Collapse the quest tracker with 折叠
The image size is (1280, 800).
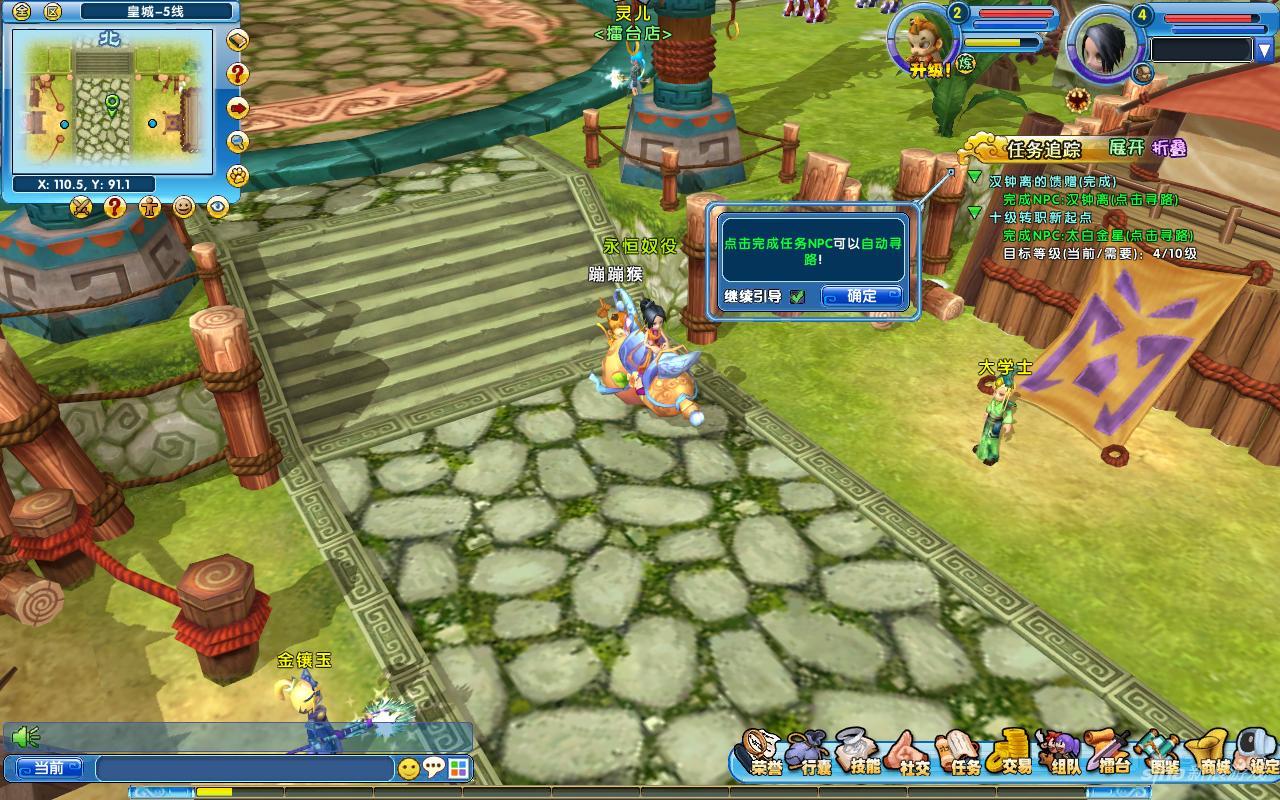(1169, 147)
